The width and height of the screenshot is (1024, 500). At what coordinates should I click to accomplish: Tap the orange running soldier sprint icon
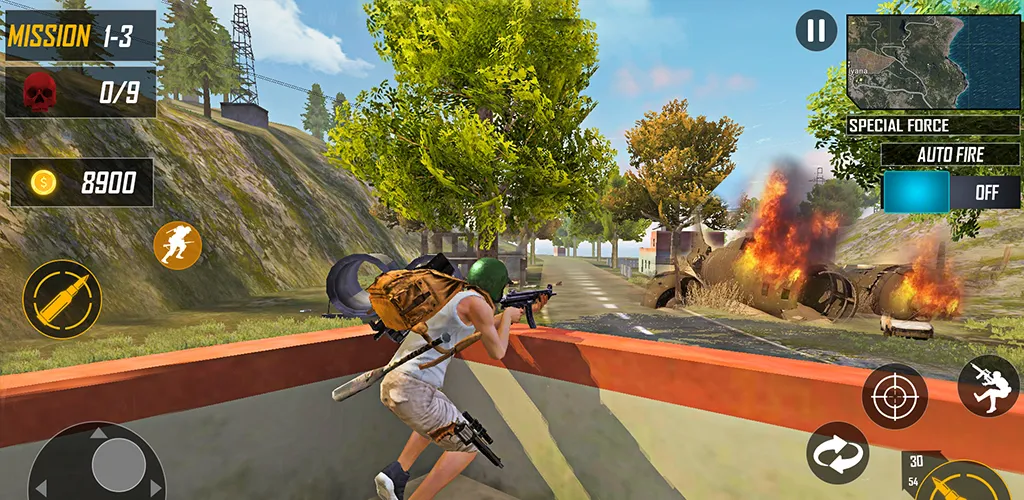pos(178,245)
